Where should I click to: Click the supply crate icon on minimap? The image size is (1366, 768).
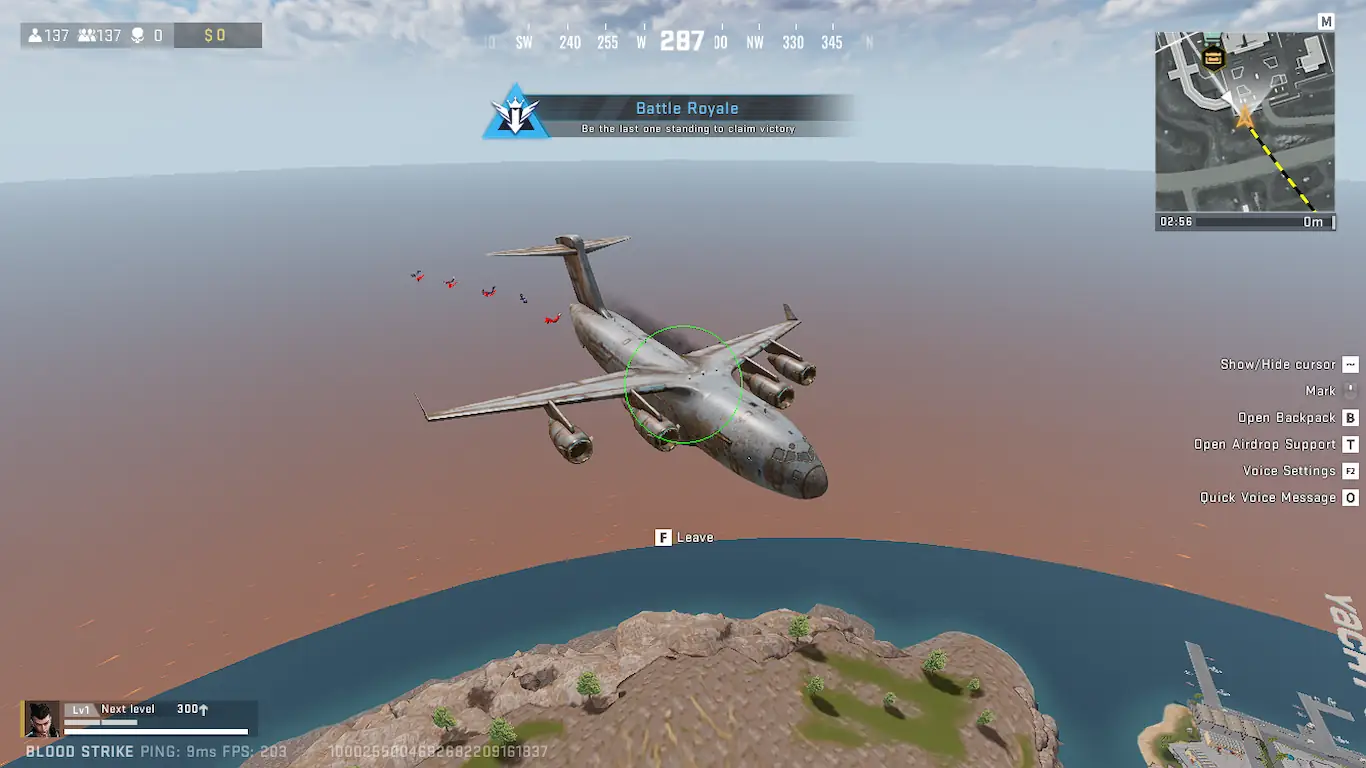[x=1214, y=56]
